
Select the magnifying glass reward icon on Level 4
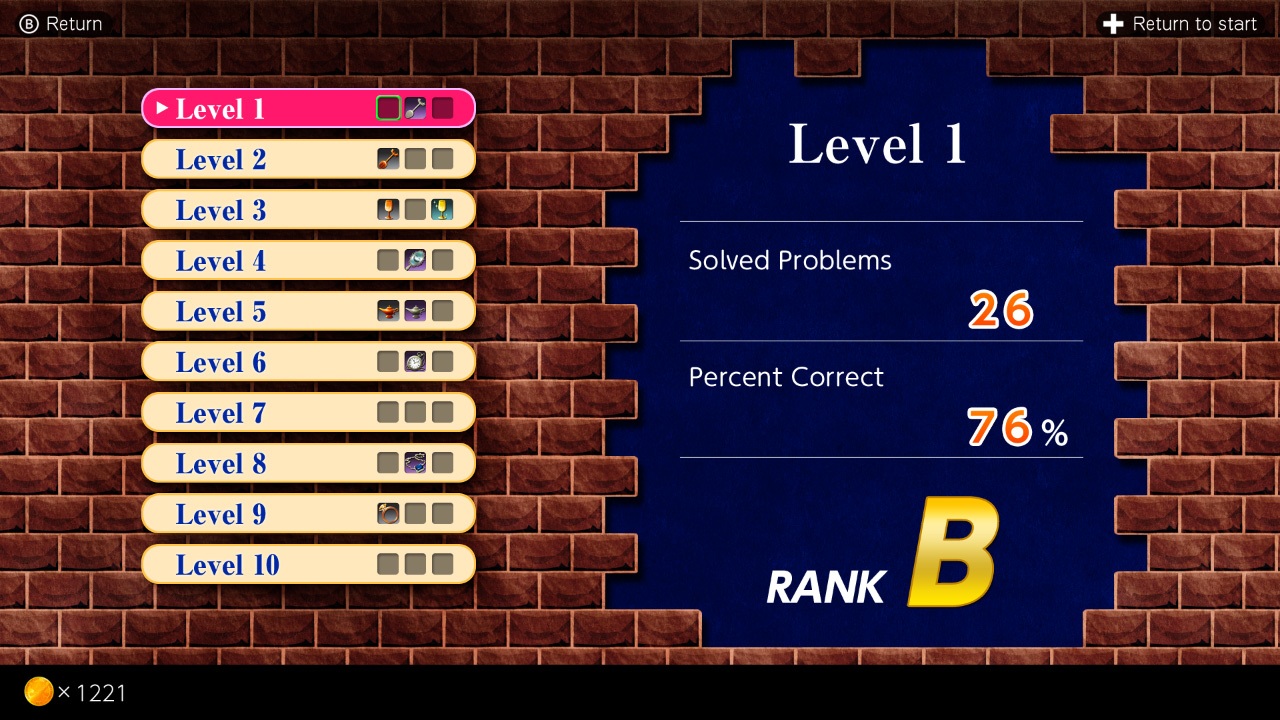click(x=415, y=259)
